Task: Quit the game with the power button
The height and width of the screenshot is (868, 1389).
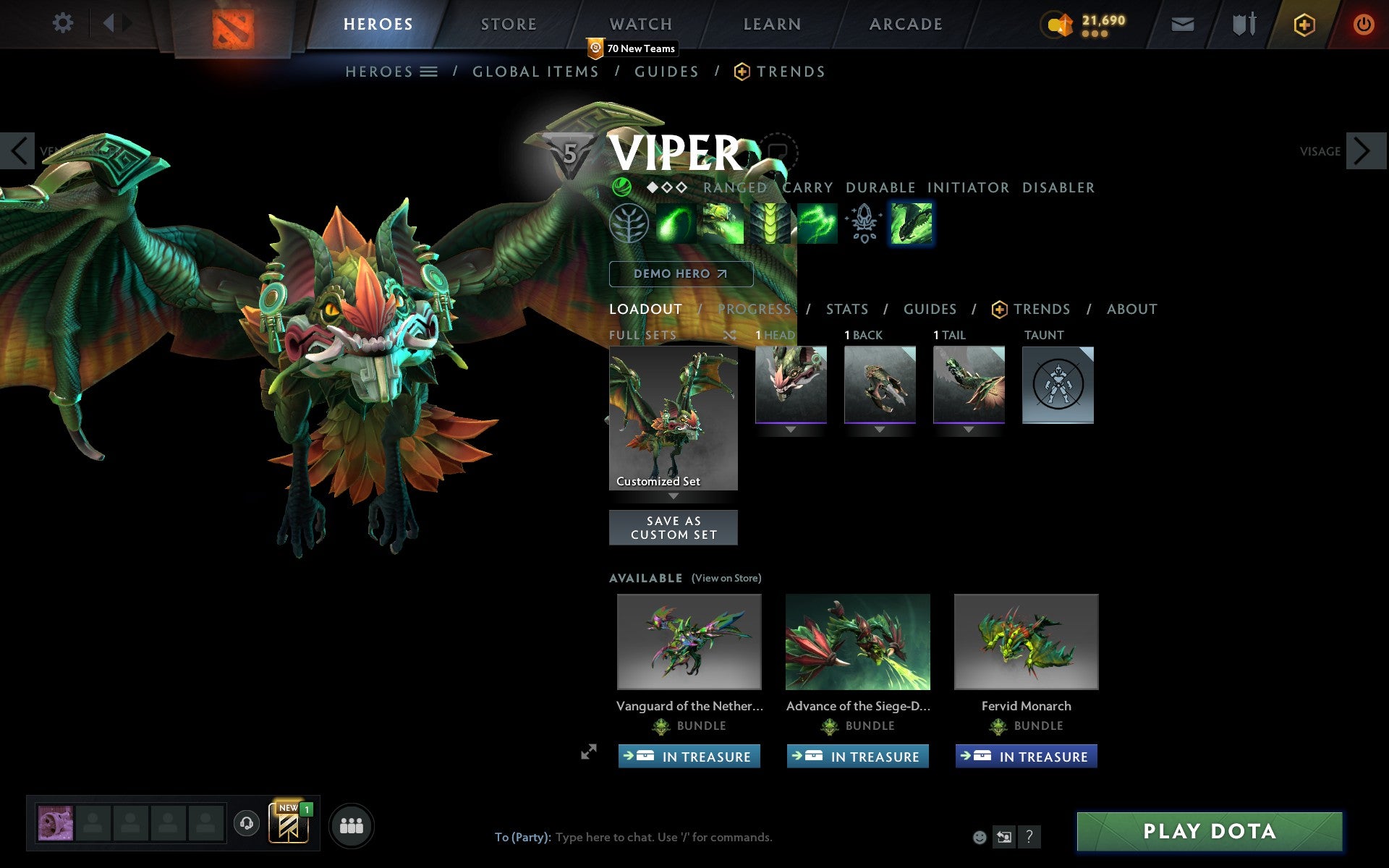Action: [1363, 25]
